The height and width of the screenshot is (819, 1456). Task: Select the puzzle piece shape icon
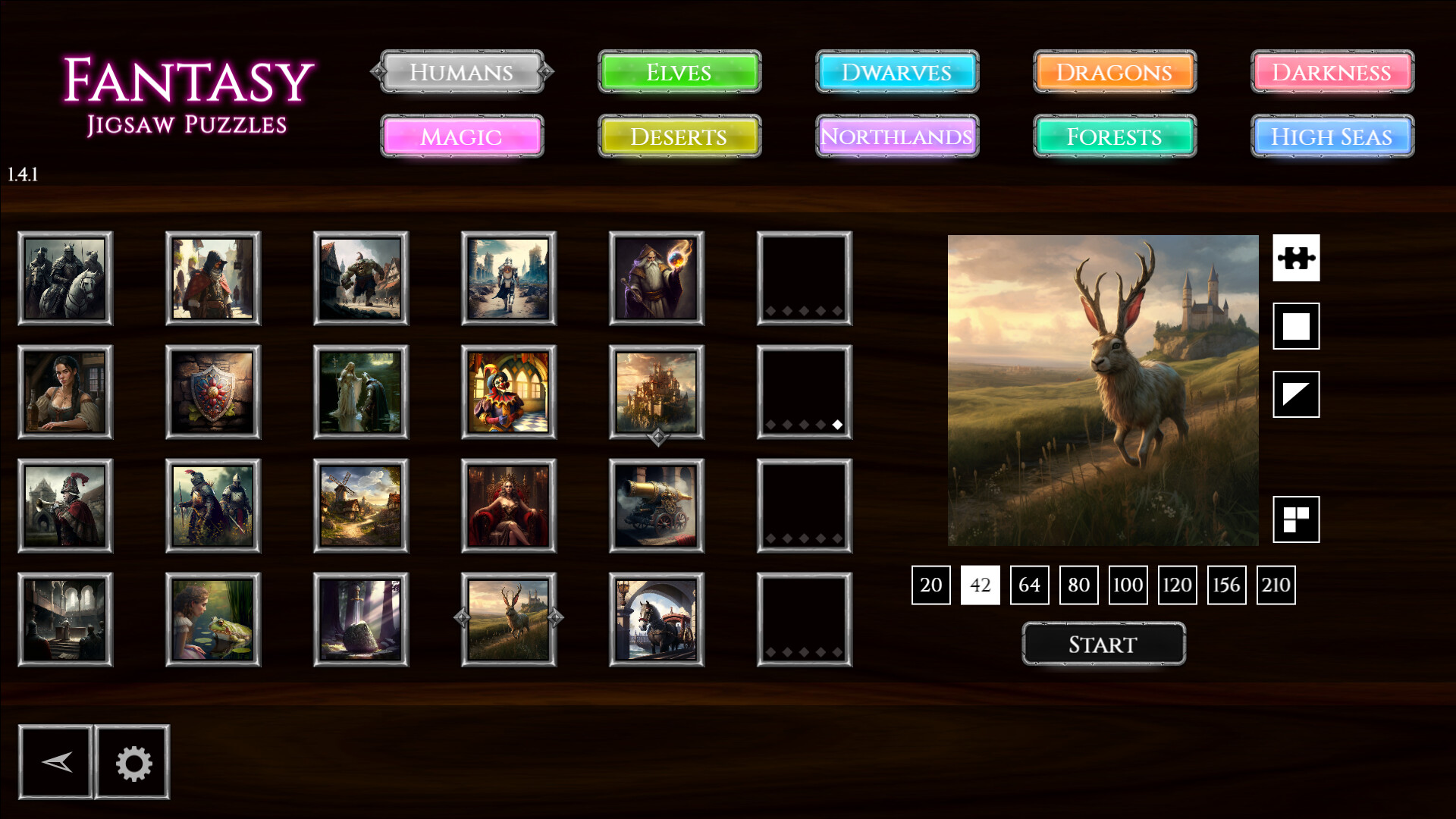tap(1297, 259)
